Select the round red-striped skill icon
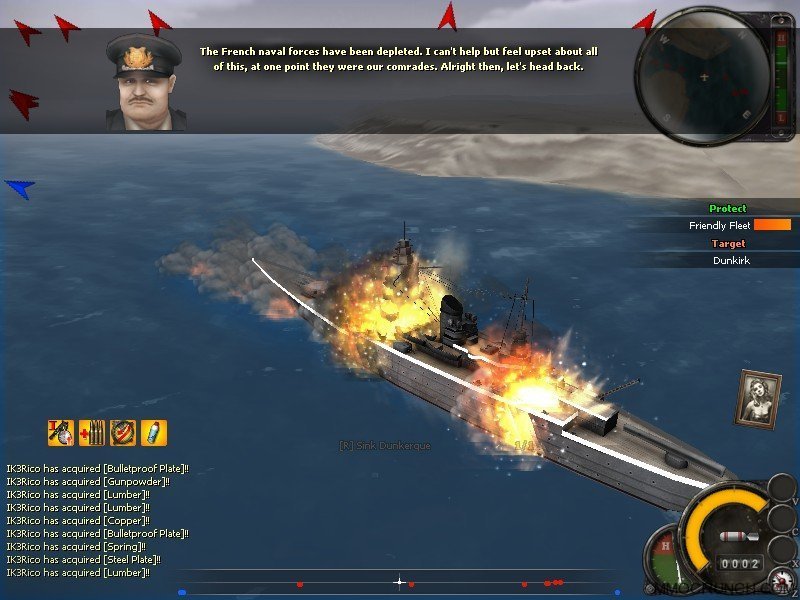Viewport: 800px width, 600px height. pos(123,433)
